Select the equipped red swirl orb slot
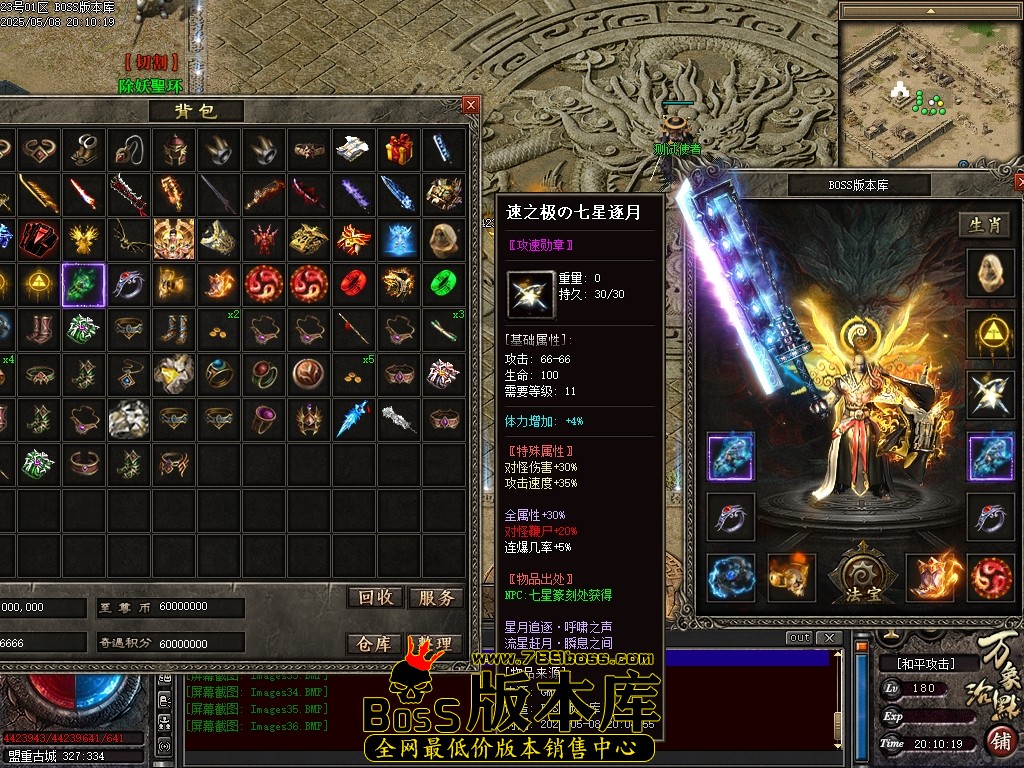 pos(990,578)
